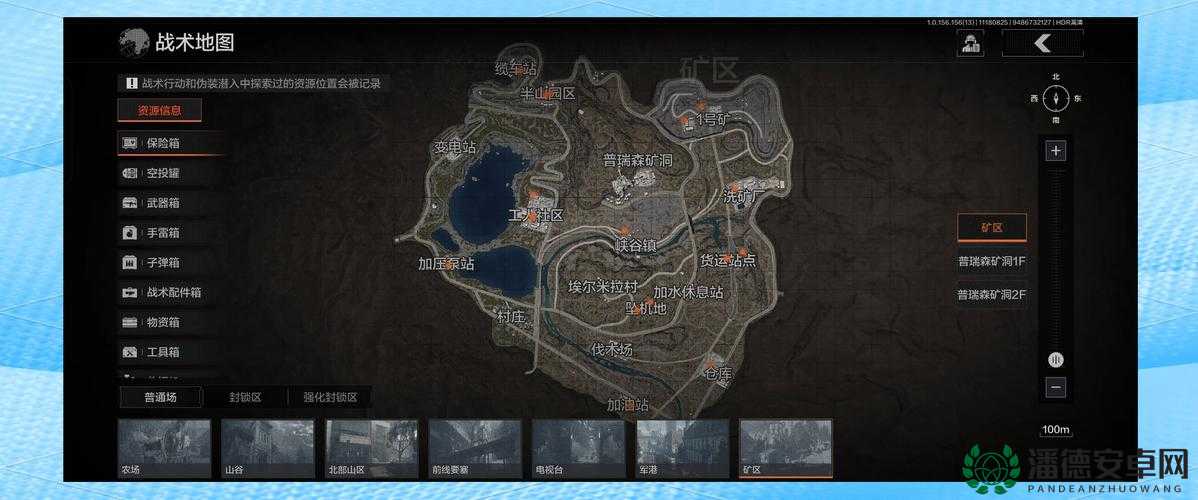Image resolution: width=1198 pixels, height=500 pixels.
Task: Choose the 电视台 map thumbnail
Action: [578, 449]
